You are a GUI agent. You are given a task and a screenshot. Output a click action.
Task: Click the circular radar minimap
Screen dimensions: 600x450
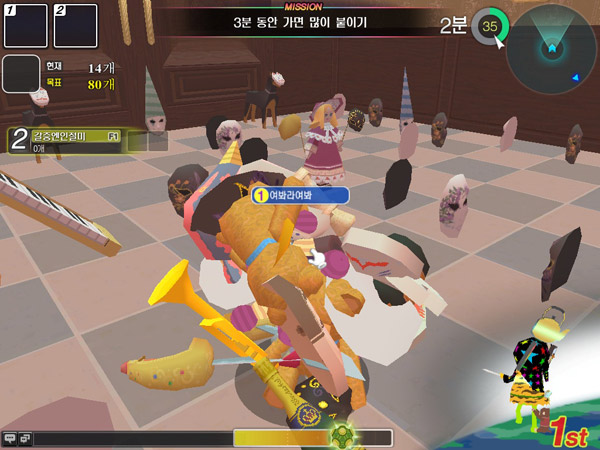[551, 47]
